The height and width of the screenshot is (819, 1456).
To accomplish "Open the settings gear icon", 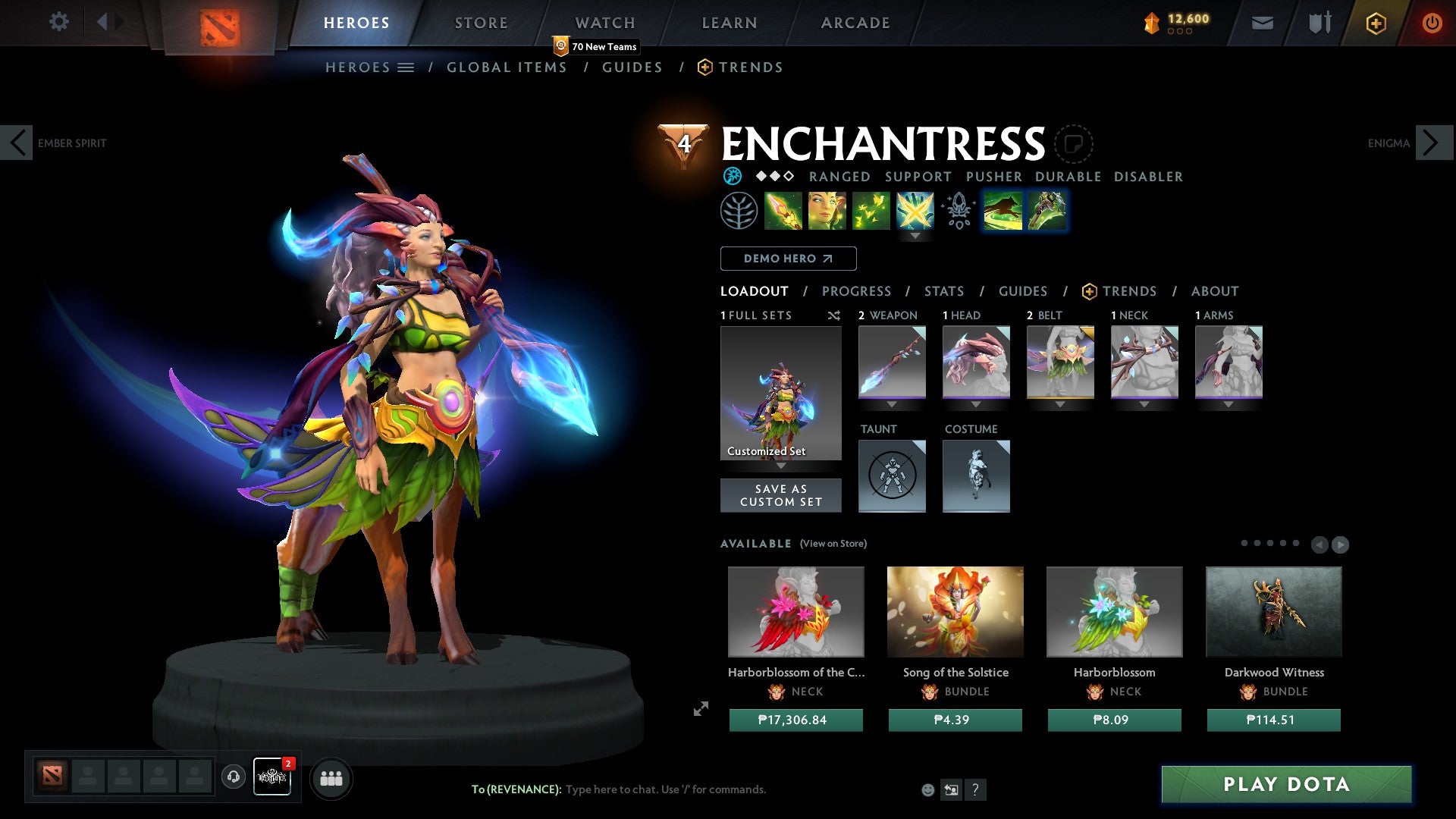I will coord(58,22).
